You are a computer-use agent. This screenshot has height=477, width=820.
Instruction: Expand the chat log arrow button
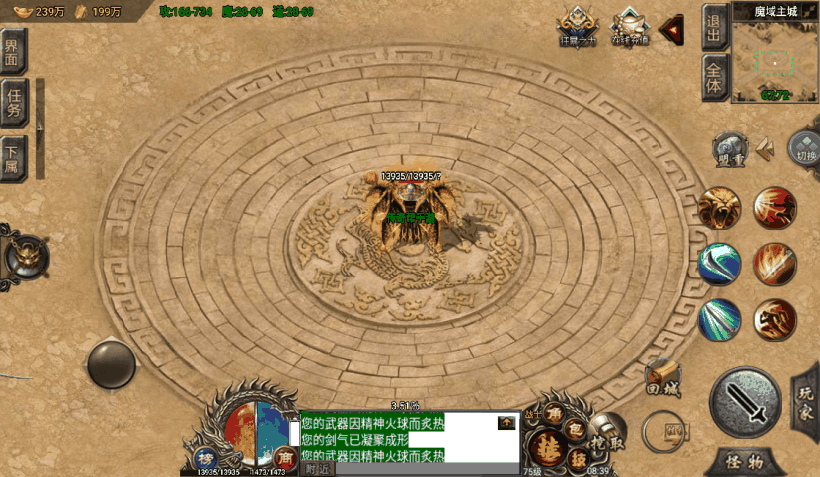click(507, 423)
